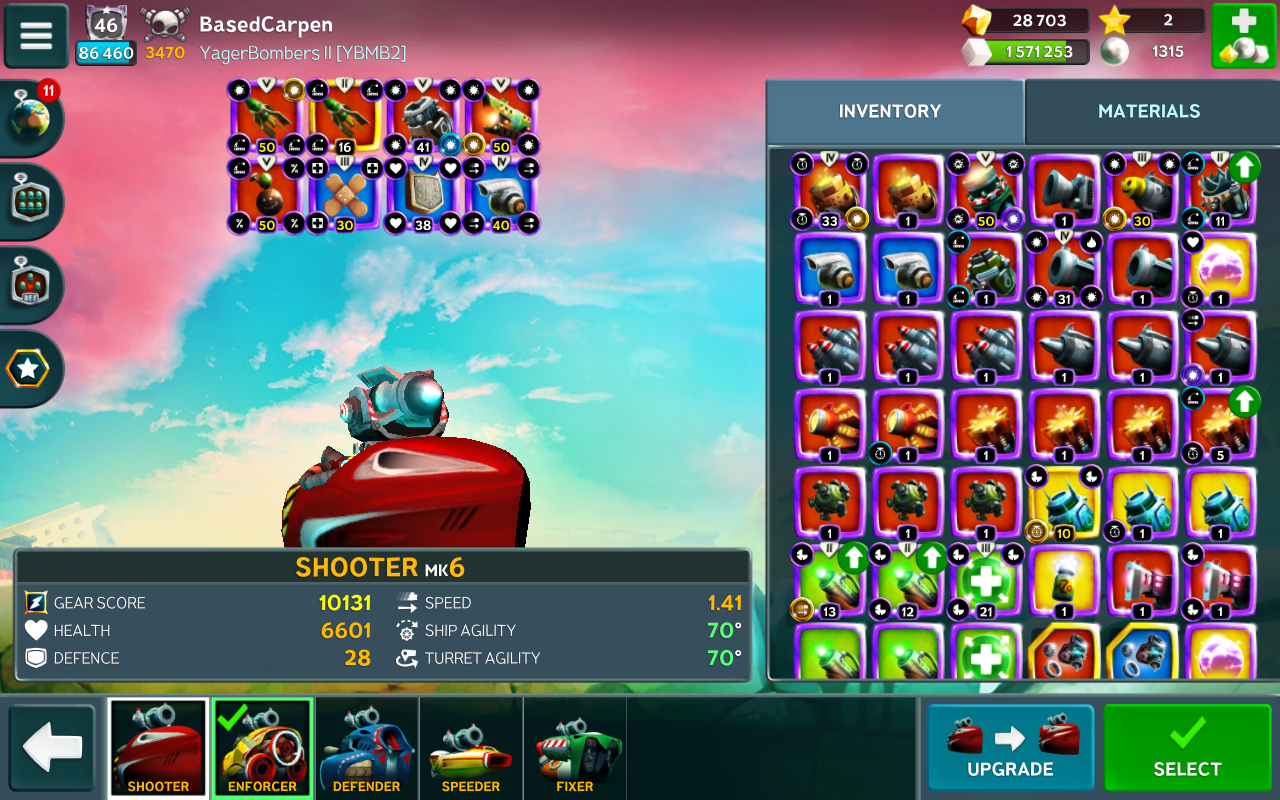
Task: Confirm with the green Select button
Action: tap(1187, 747)
